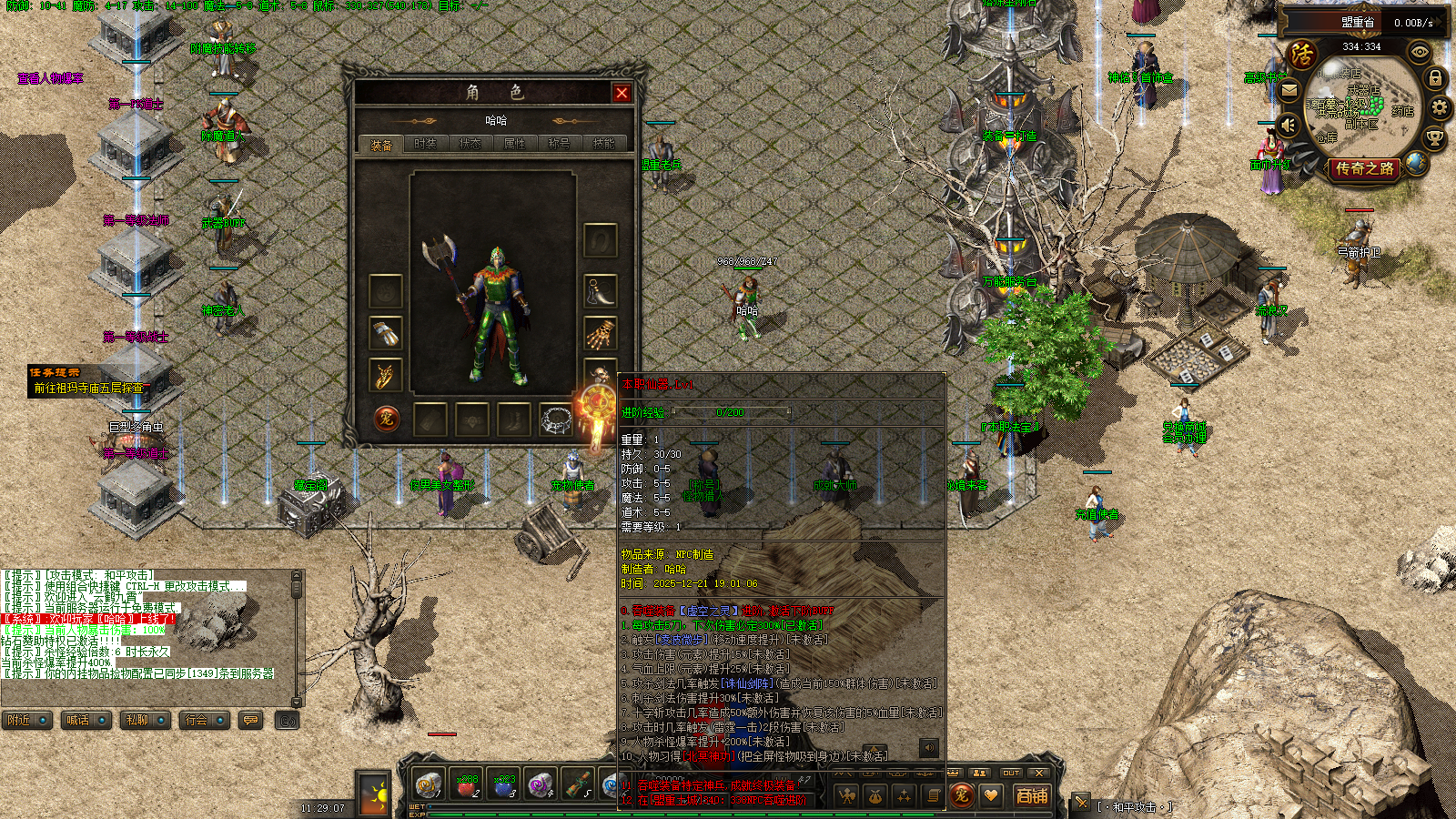
Task: Open the mail envelope icon
Action: click(1289, 90)
